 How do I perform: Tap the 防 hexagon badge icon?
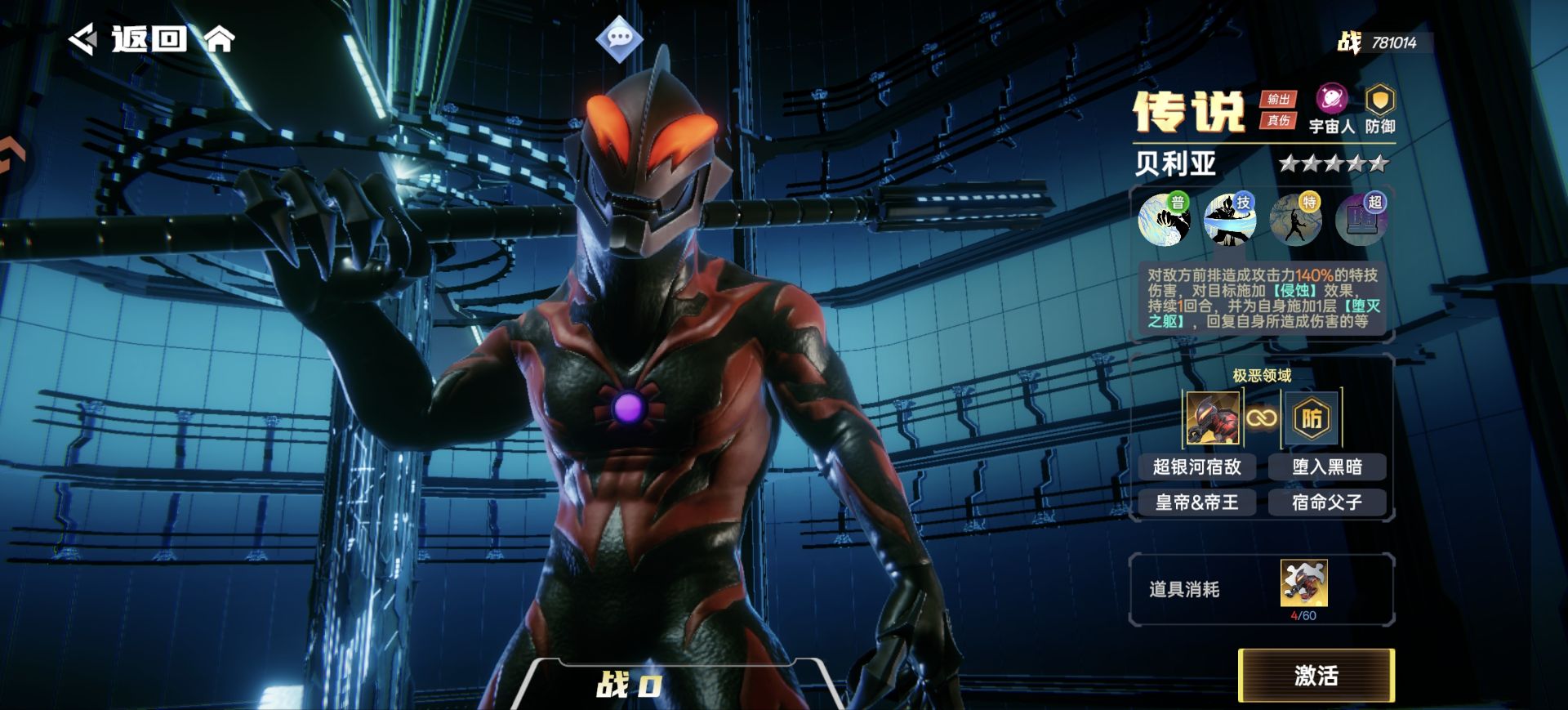[1312, 418]
